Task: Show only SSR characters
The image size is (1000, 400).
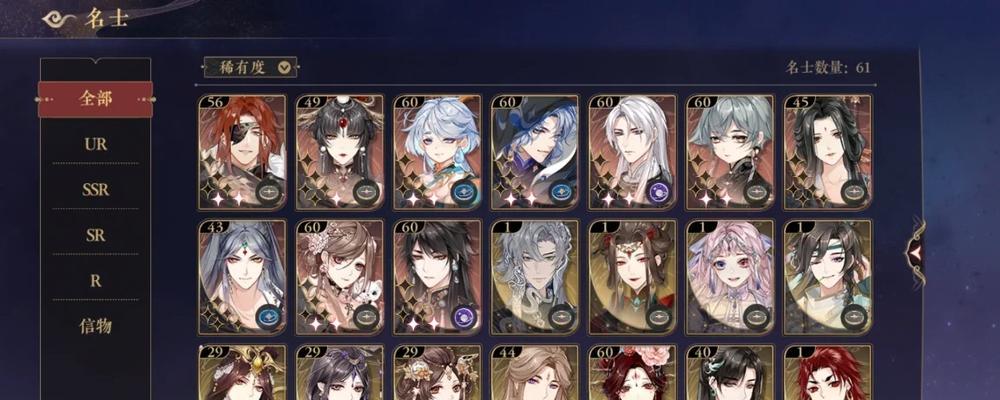Action: click(x=95, y=189)
